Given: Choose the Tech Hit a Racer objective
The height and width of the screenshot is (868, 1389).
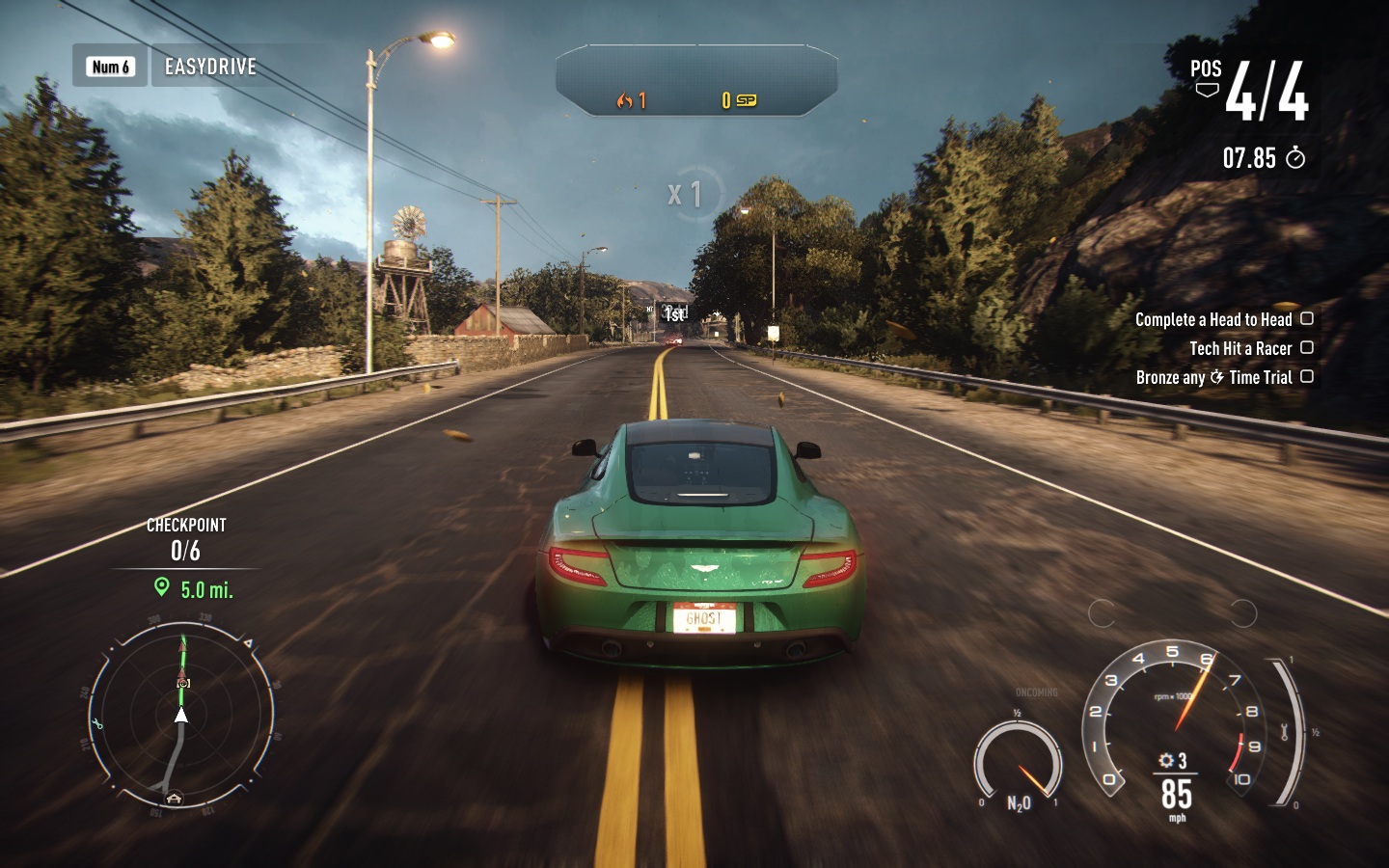Looking at the screenshot, I should click(x=1239, y=348).
